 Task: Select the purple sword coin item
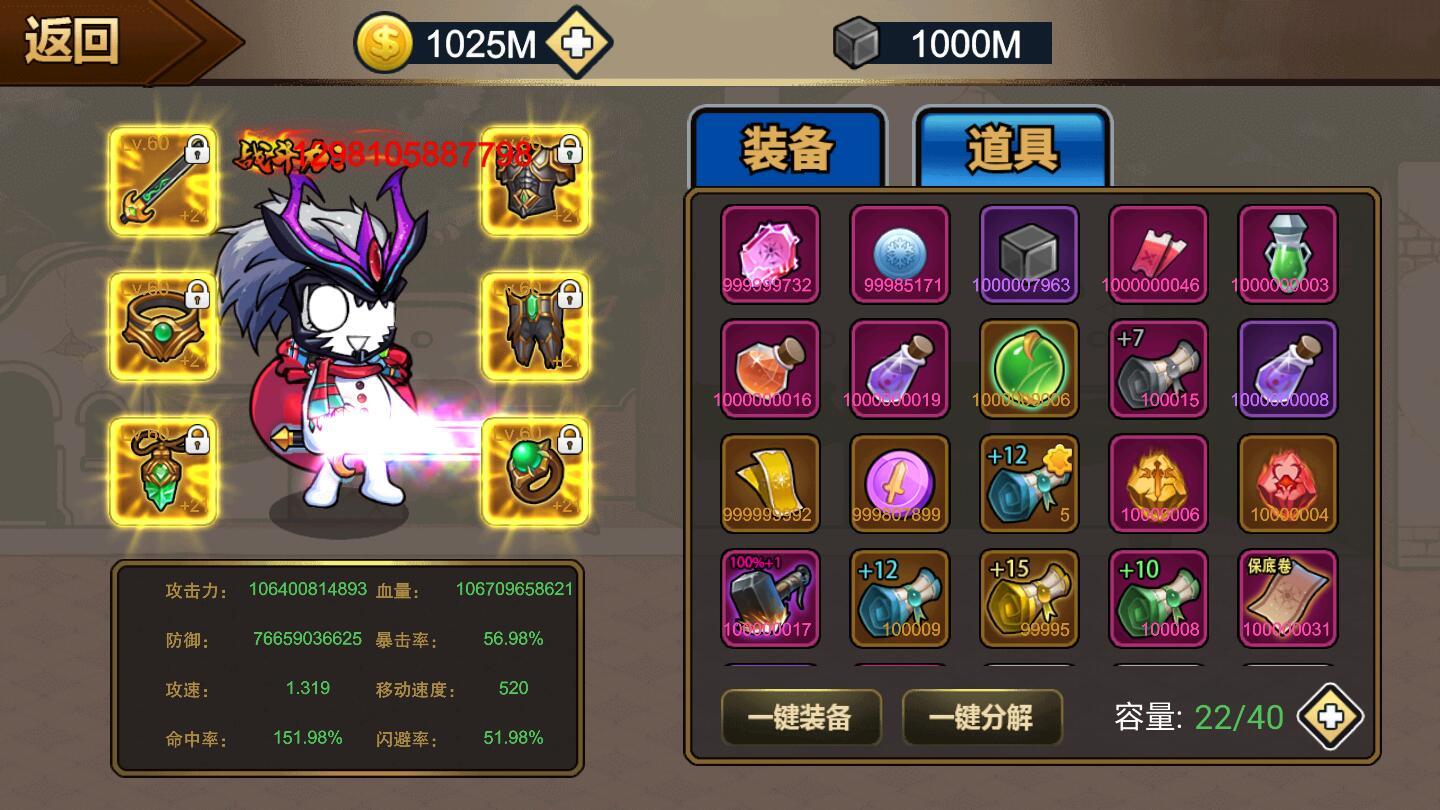click(x=900, y=485)
